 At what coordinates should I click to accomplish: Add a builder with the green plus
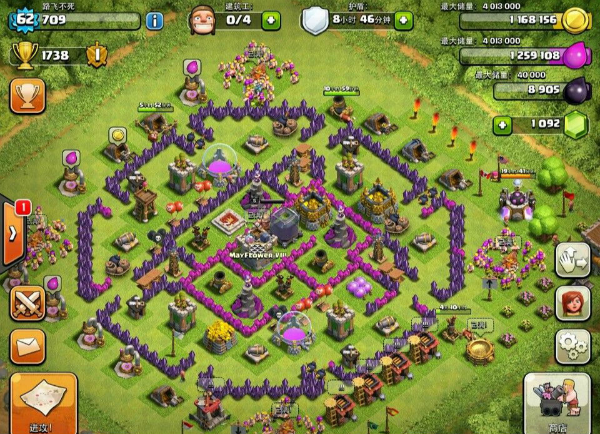pyautogui.click(x=270, y=19)
